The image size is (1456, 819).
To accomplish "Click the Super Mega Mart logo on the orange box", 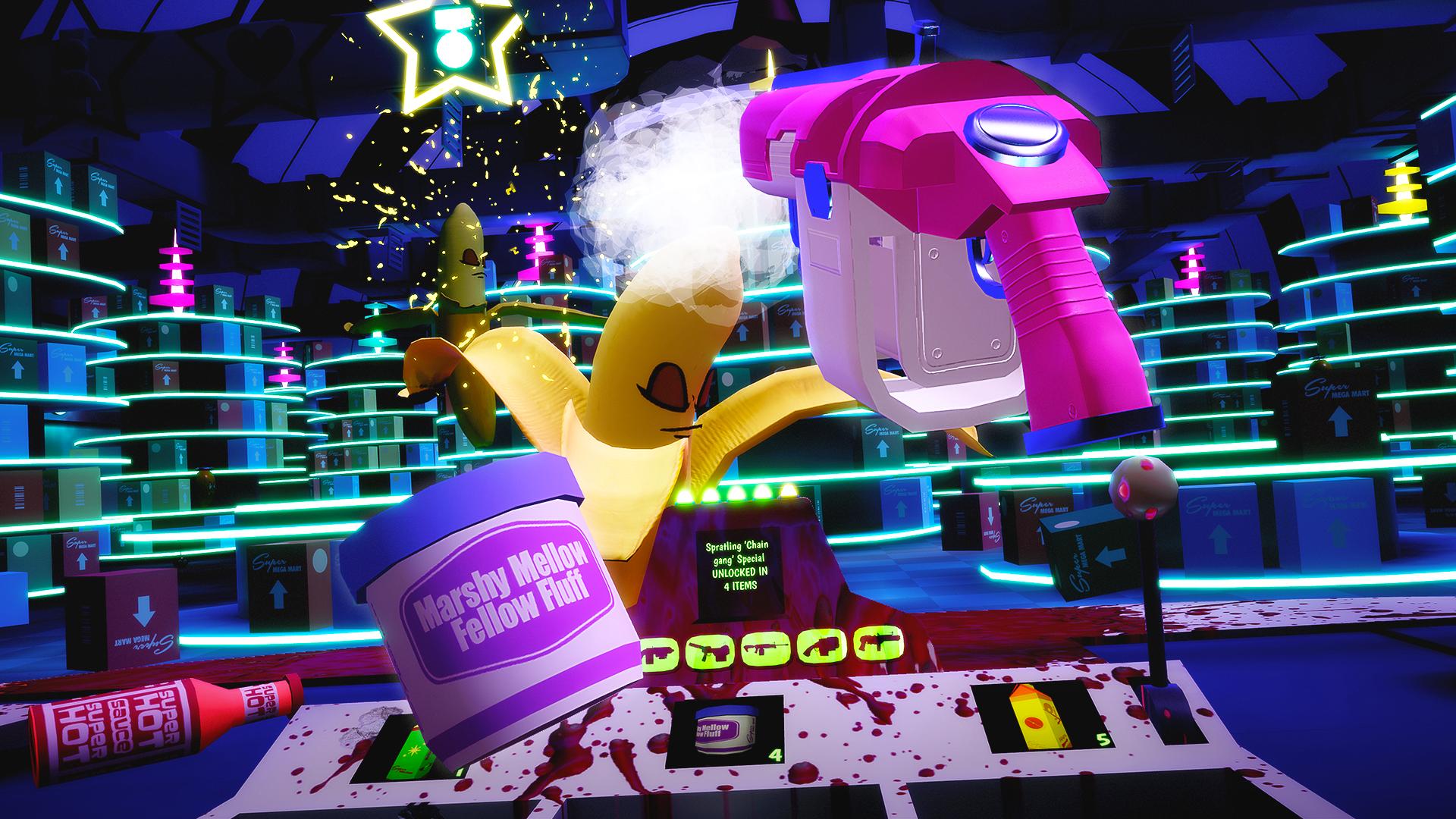I will pyautogui.click(x=1044, y=506).
